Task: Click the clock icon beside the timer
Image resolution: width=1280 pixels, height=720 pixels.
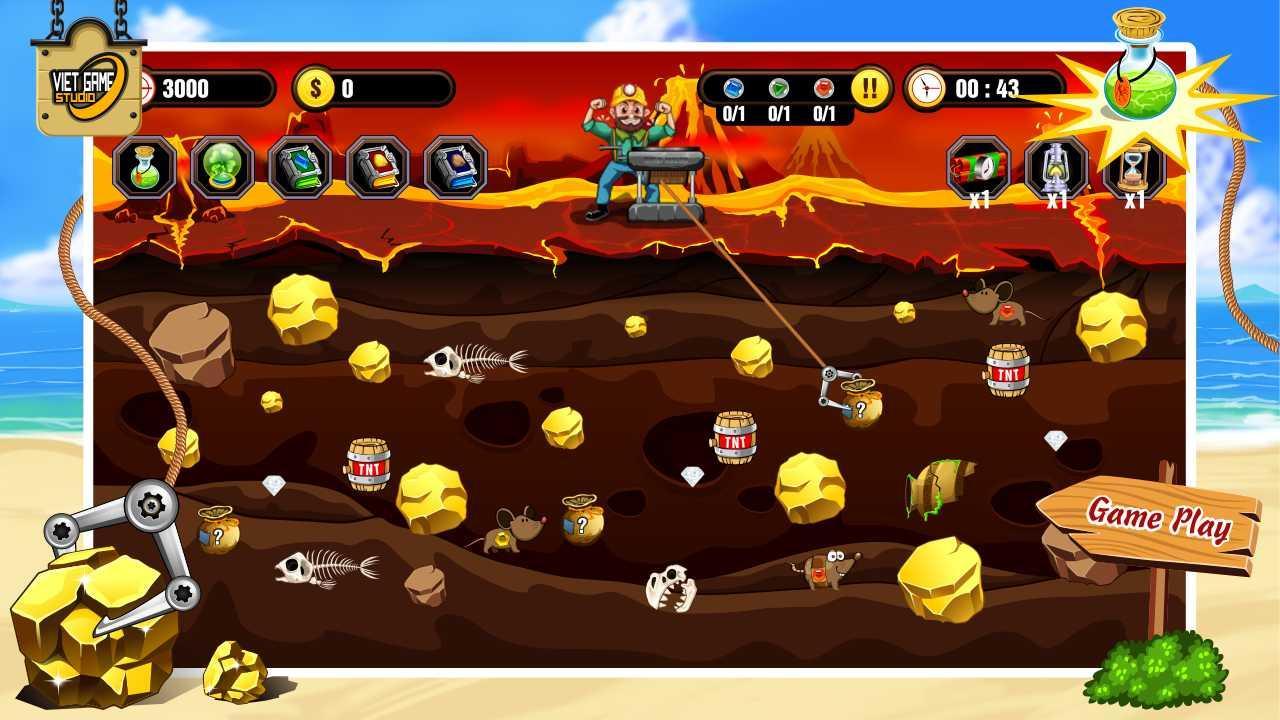Action: [928, 86]
